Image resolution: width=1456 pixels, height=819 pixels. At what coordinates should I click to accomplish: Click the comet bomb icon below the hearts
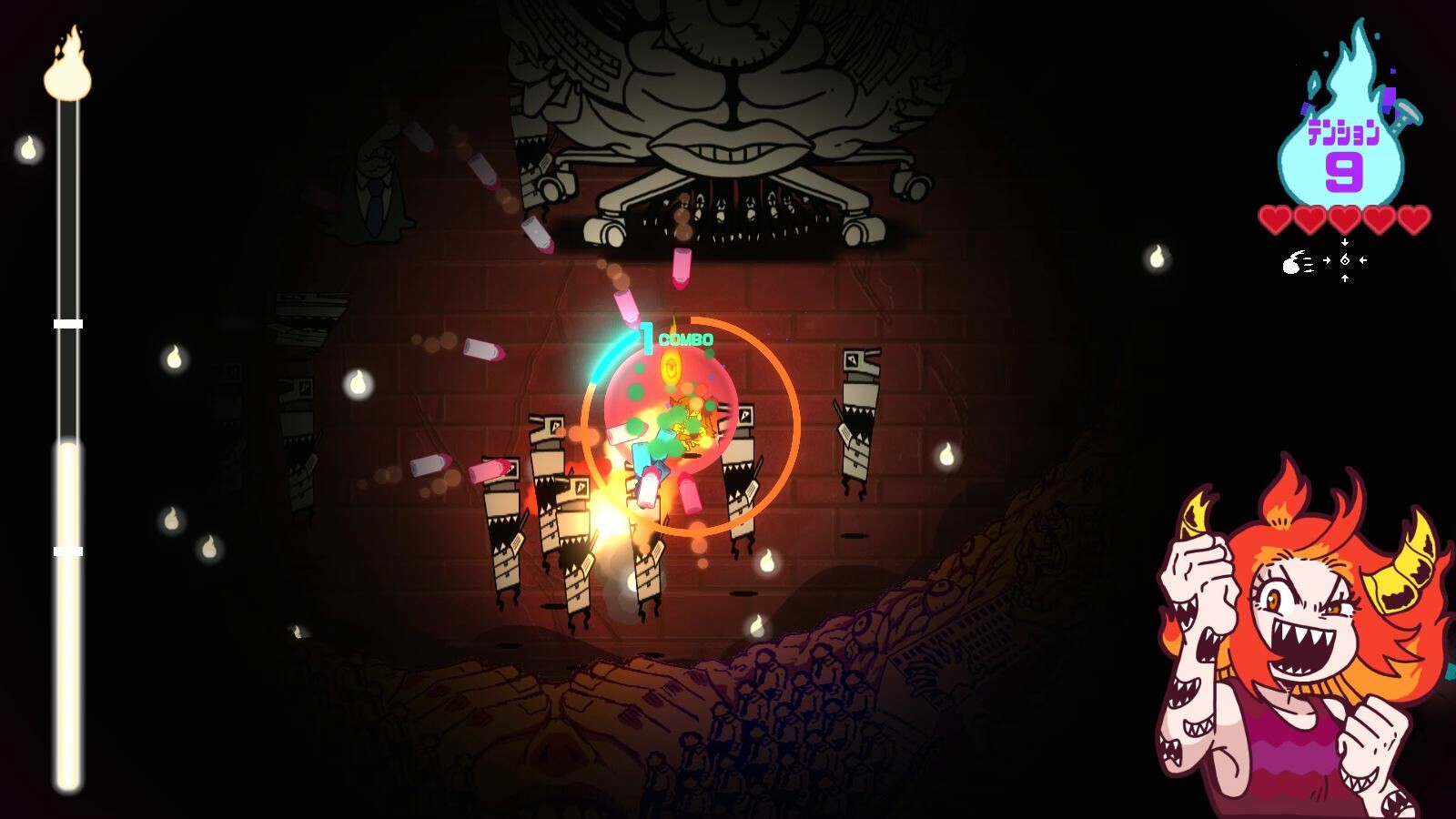click(x=1291, y=264)
